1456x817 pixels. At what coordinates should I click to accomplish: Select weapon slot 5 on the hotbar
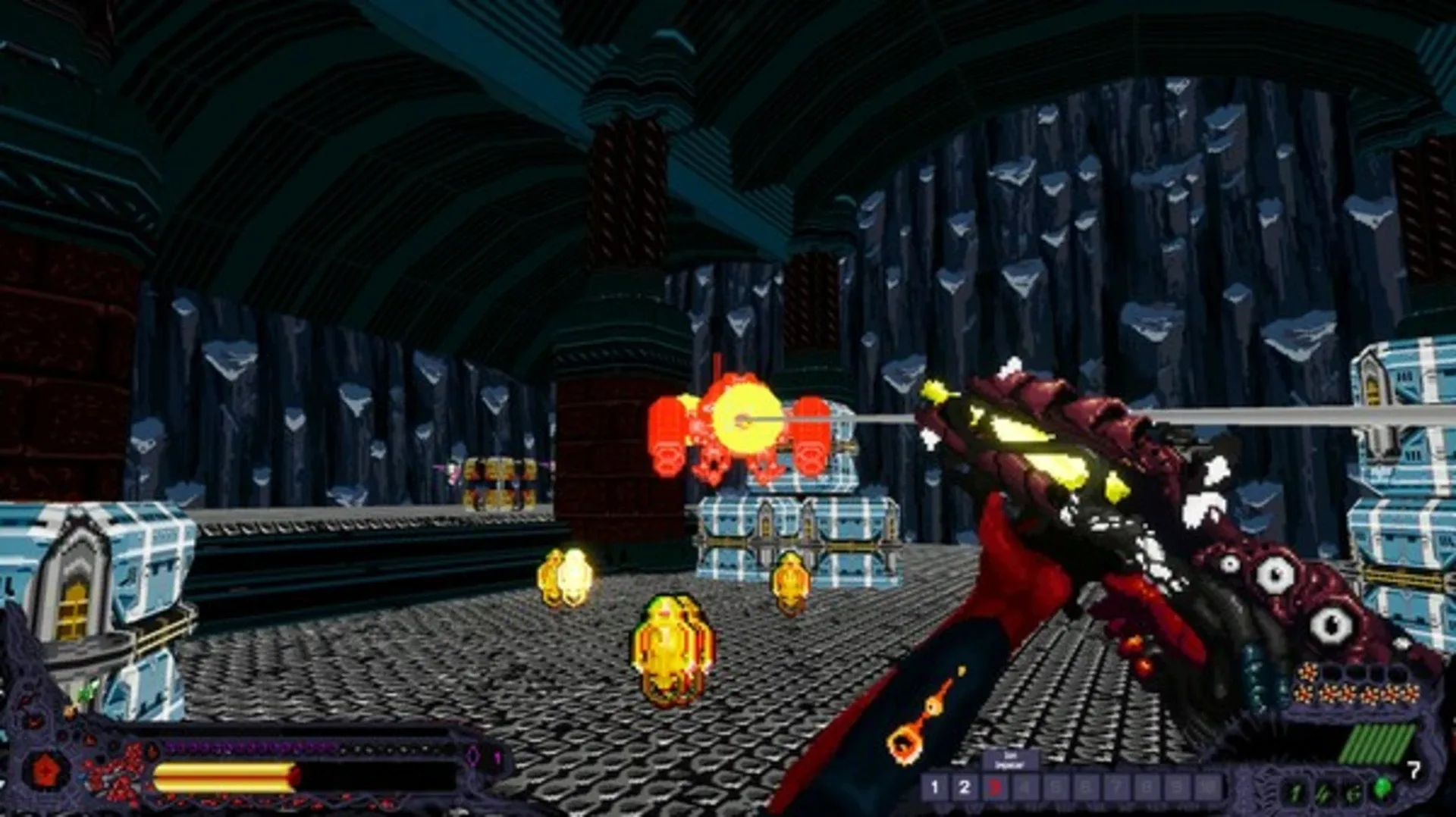pos(1056,787)
